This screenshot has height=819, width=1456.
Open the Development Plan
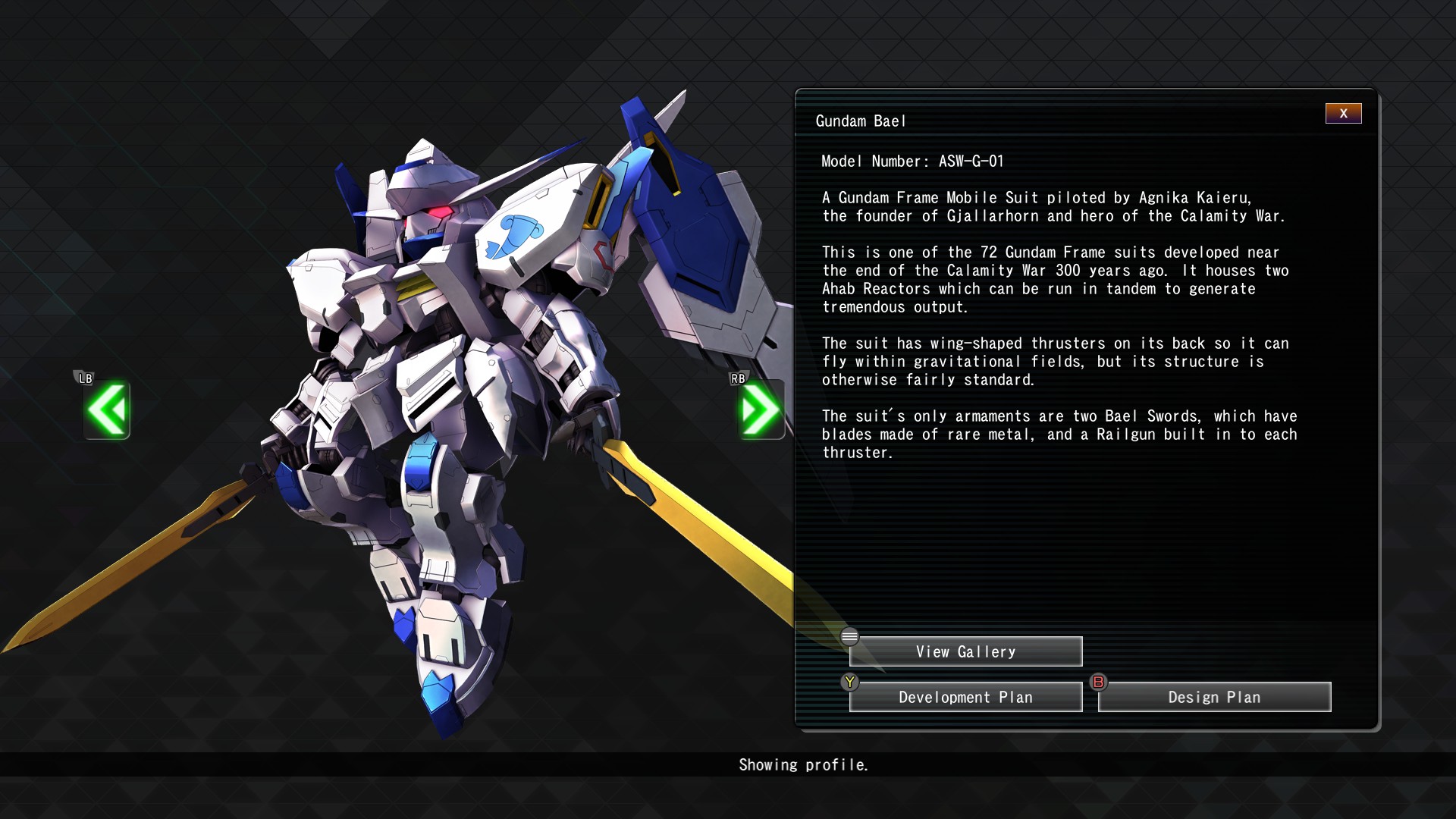pyautogui.click(x=965, y=698)
